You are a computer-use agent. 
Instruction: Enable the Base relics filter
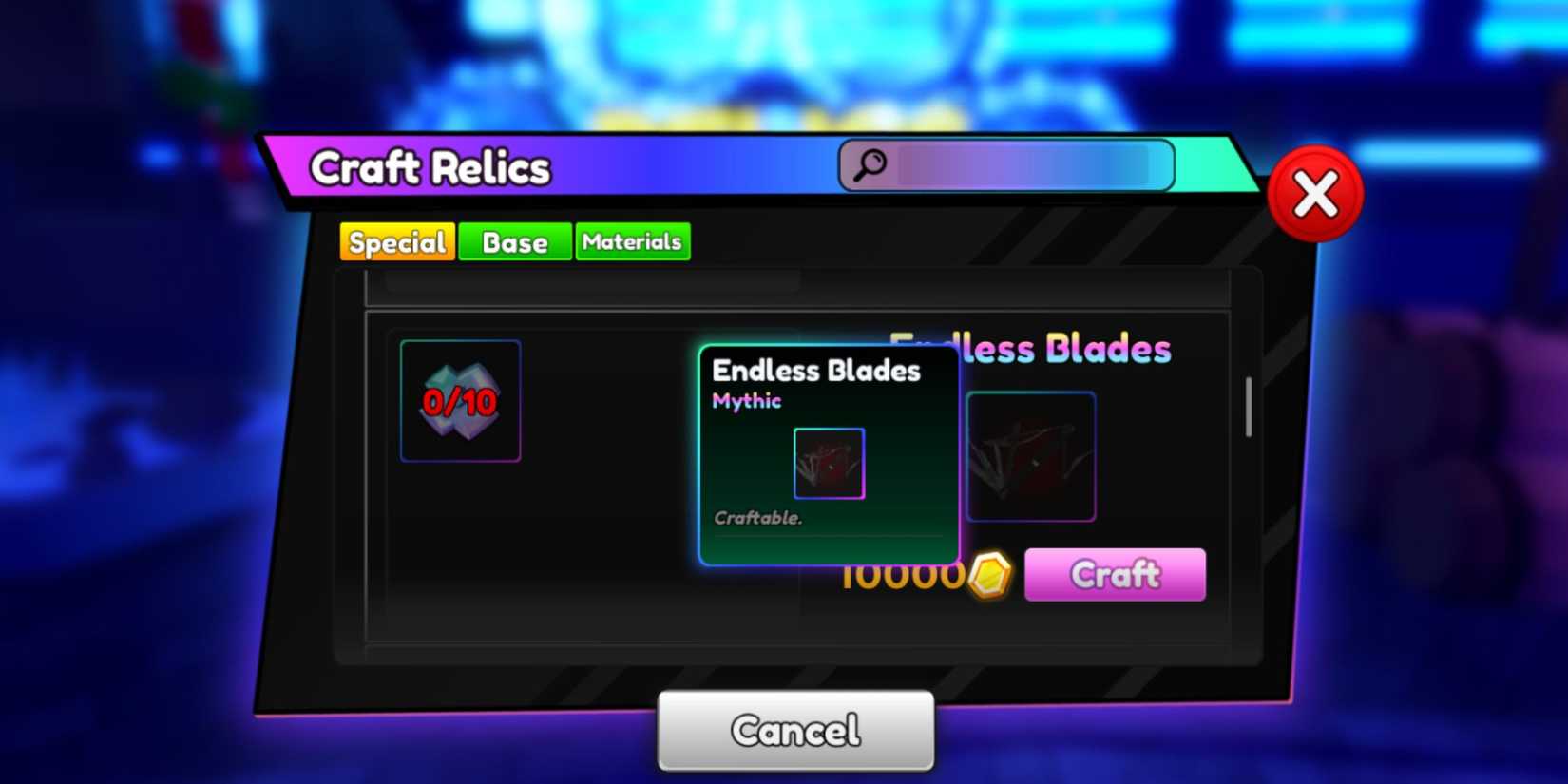pos(514,241)
